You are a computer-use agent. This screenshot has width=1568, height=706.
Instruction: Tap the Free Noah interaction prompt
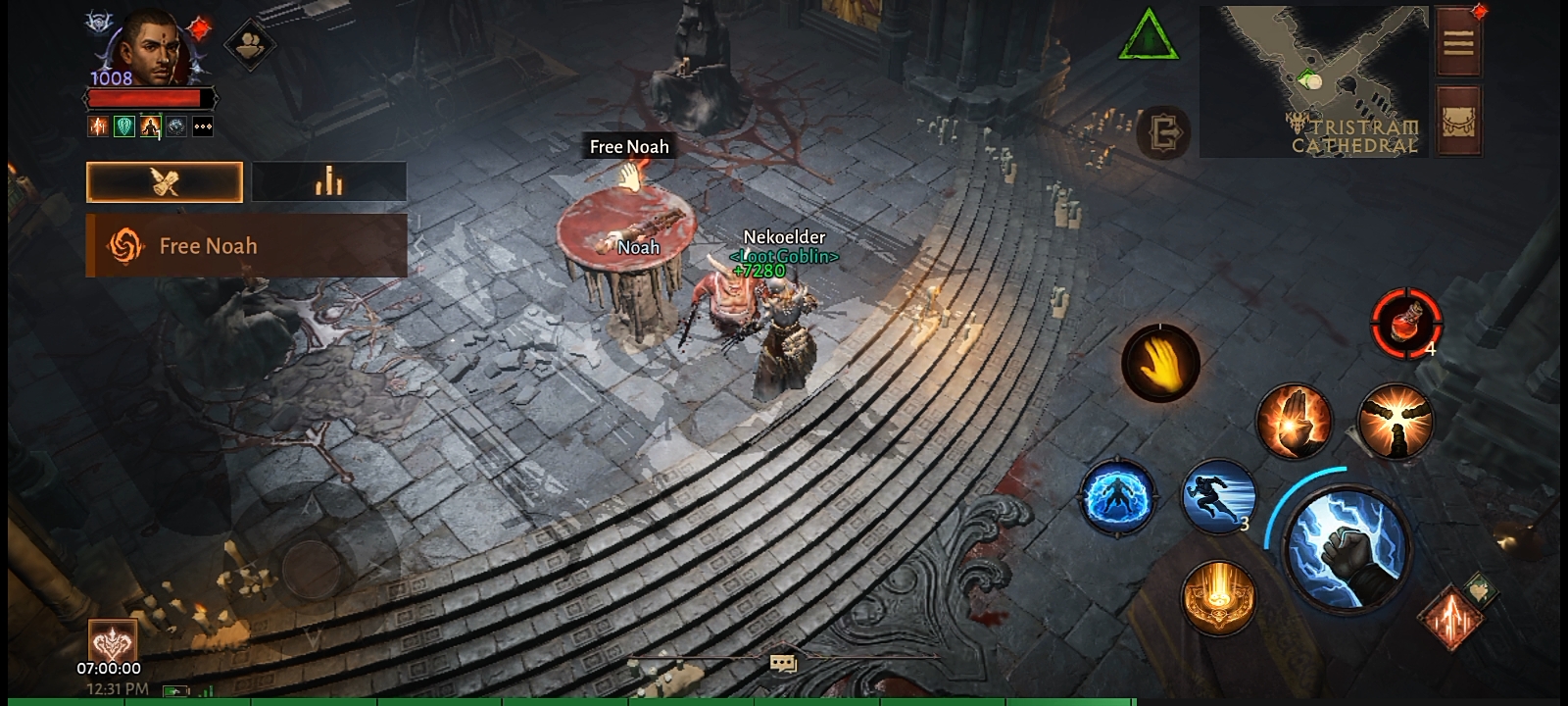[x=629, y=147]
